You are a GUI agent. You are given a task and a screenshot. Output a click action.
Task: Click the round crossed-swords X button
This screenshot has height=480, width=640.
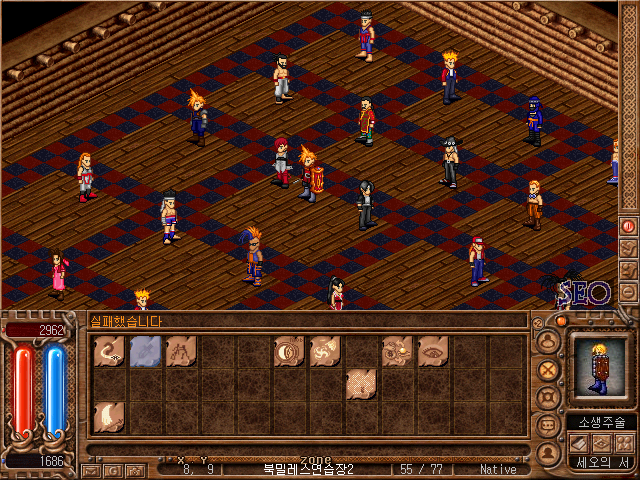point(547,368)
